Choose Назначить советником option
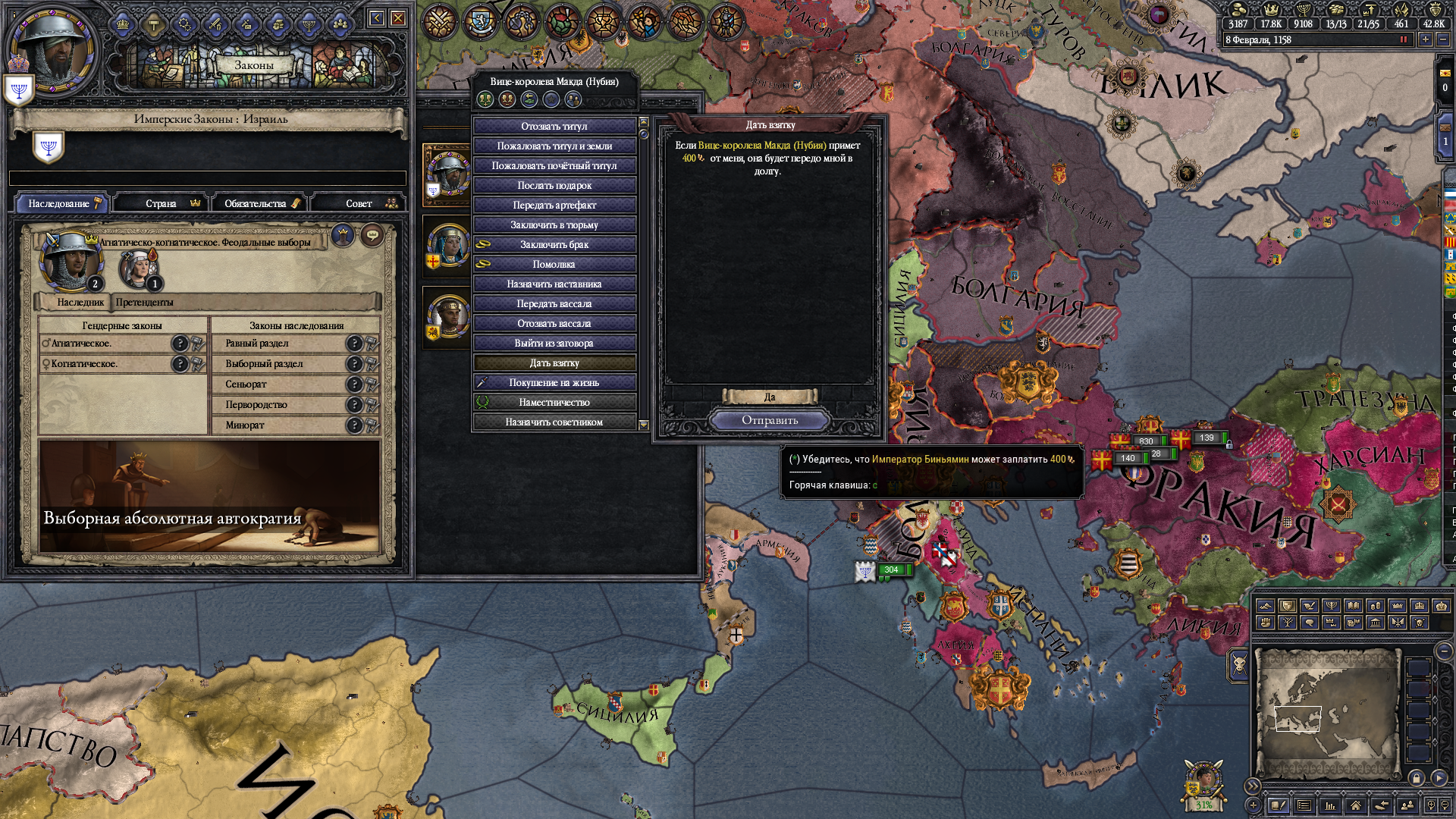1456x819 pixels. pyautogui.click(x=554, y=422)
